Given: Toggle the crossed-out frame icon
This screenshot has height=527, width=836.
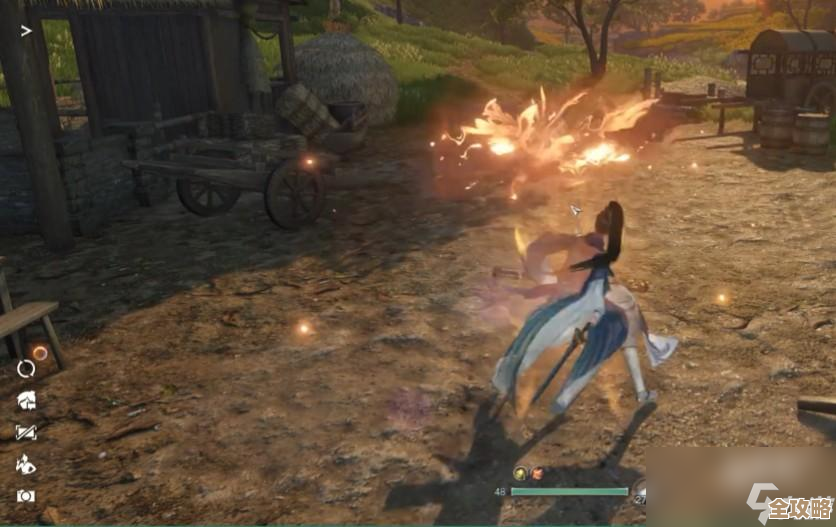Looking at the screenshot, I should point(26,433).
